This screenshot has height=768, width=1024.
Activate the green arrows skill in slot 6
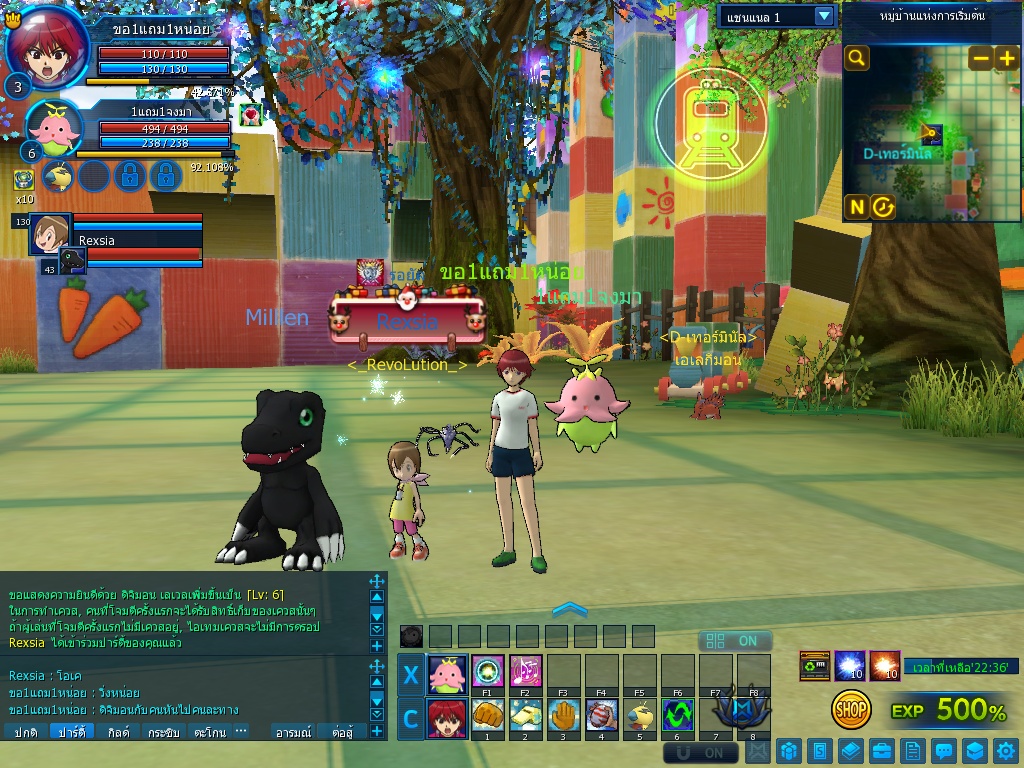coord(677,715)
